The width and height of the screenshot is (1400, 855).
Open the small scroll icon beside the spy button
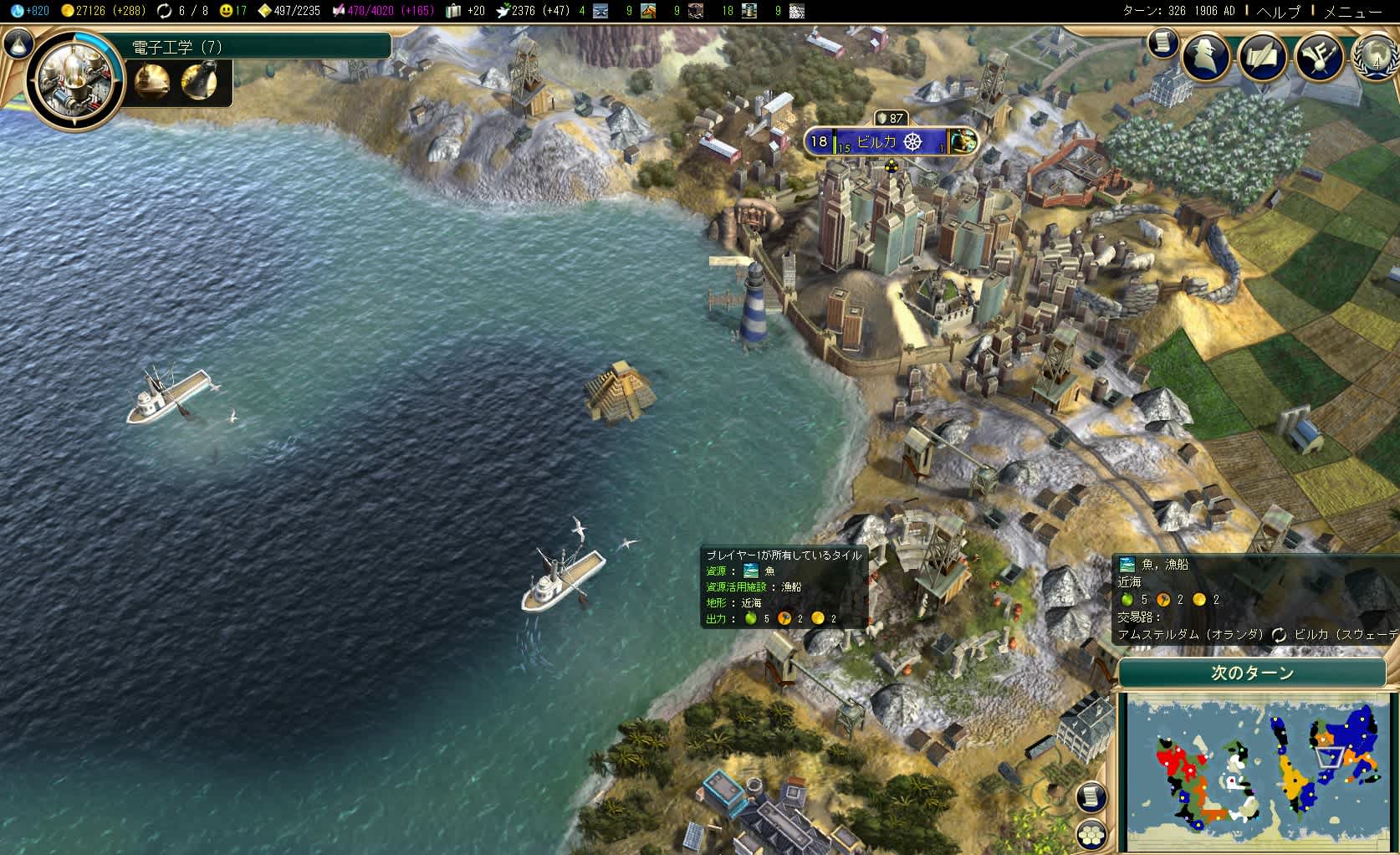(1162, 43)
